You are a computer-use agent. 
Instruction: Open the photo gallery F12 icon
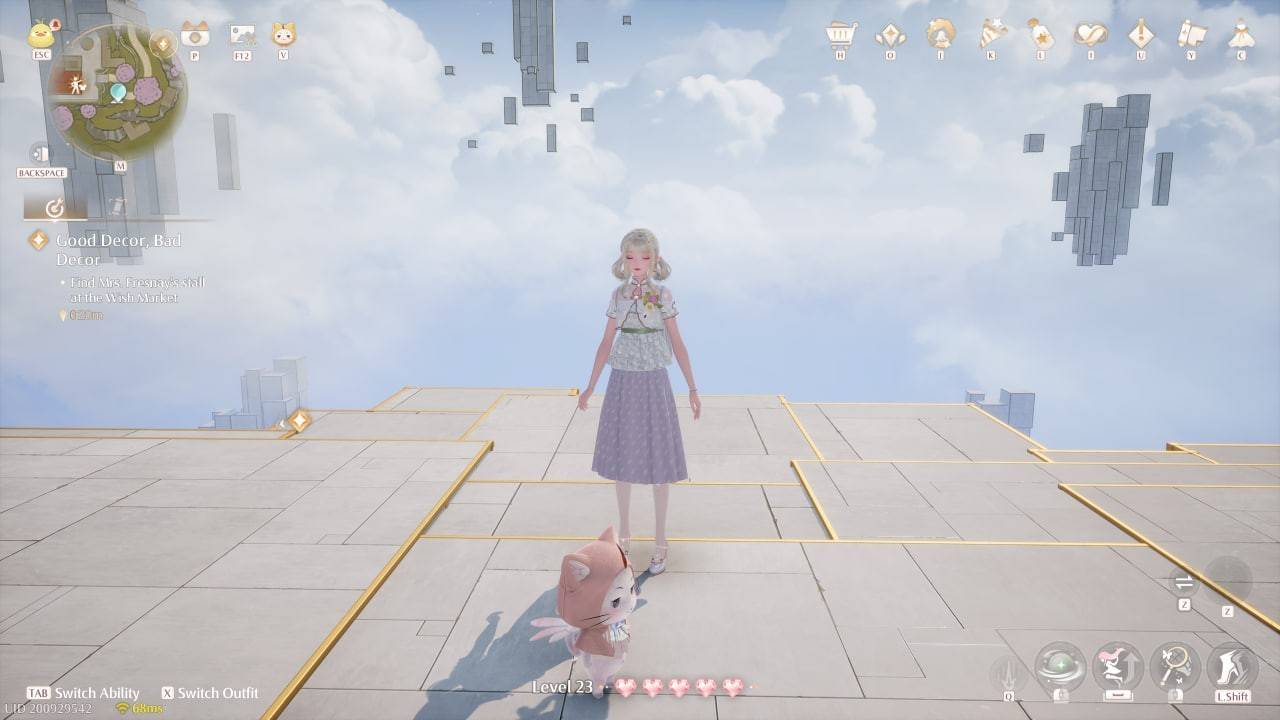point(242,35)
